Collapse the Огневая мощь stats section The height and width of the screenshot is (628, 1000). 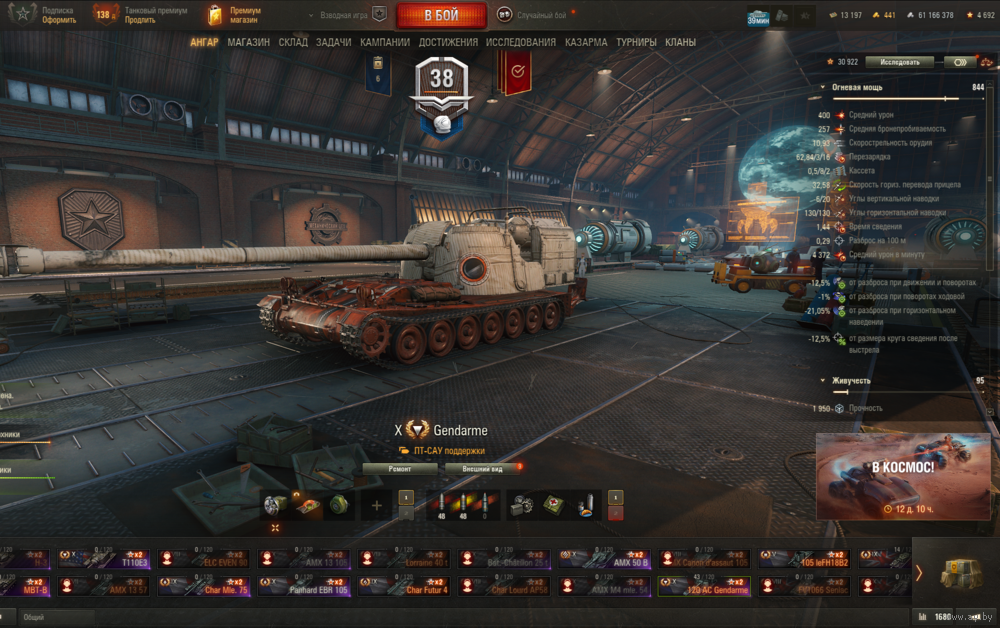[824, 88]
